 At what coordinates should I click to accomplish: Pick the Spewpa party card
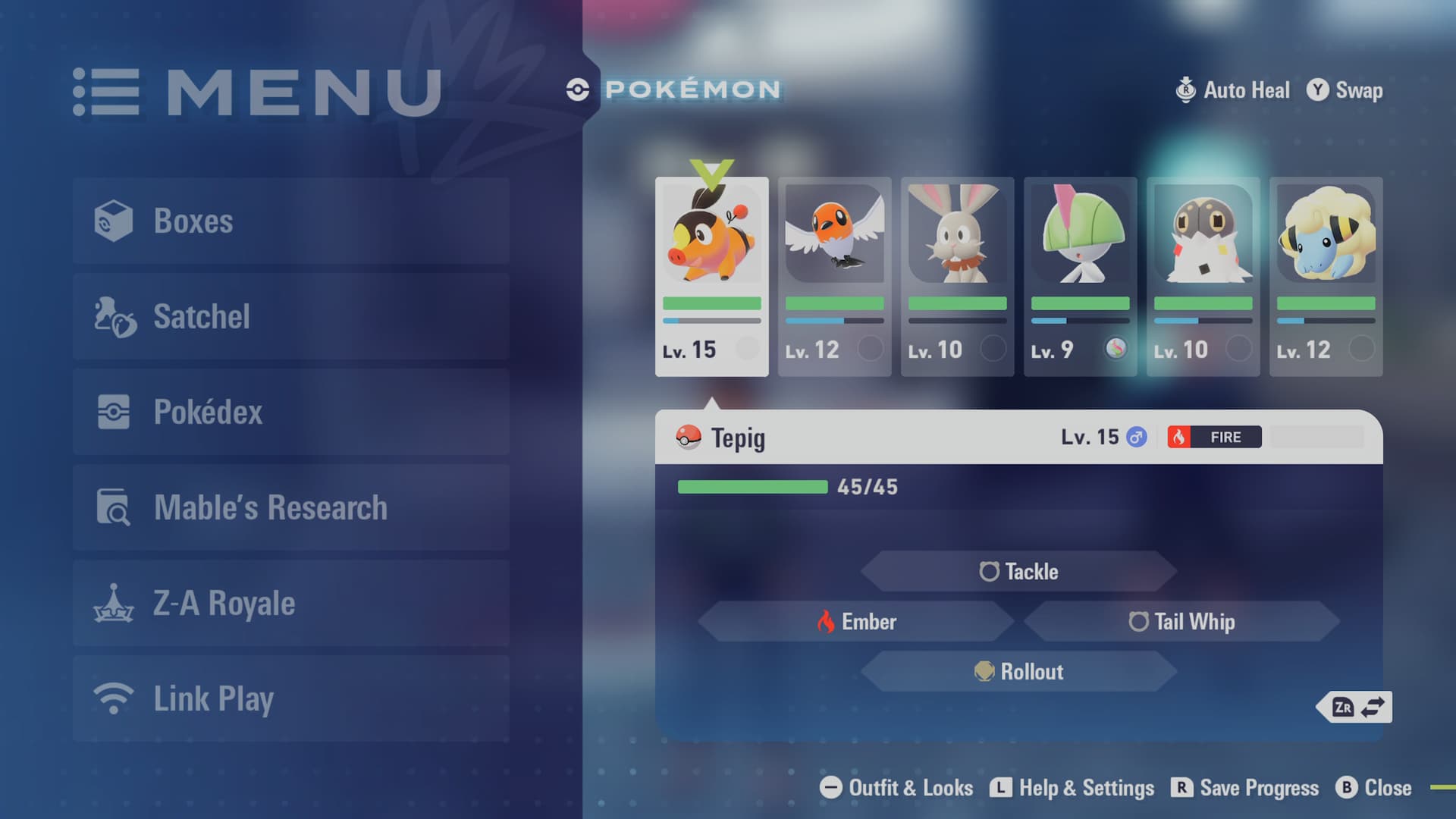click(1203, 277)
